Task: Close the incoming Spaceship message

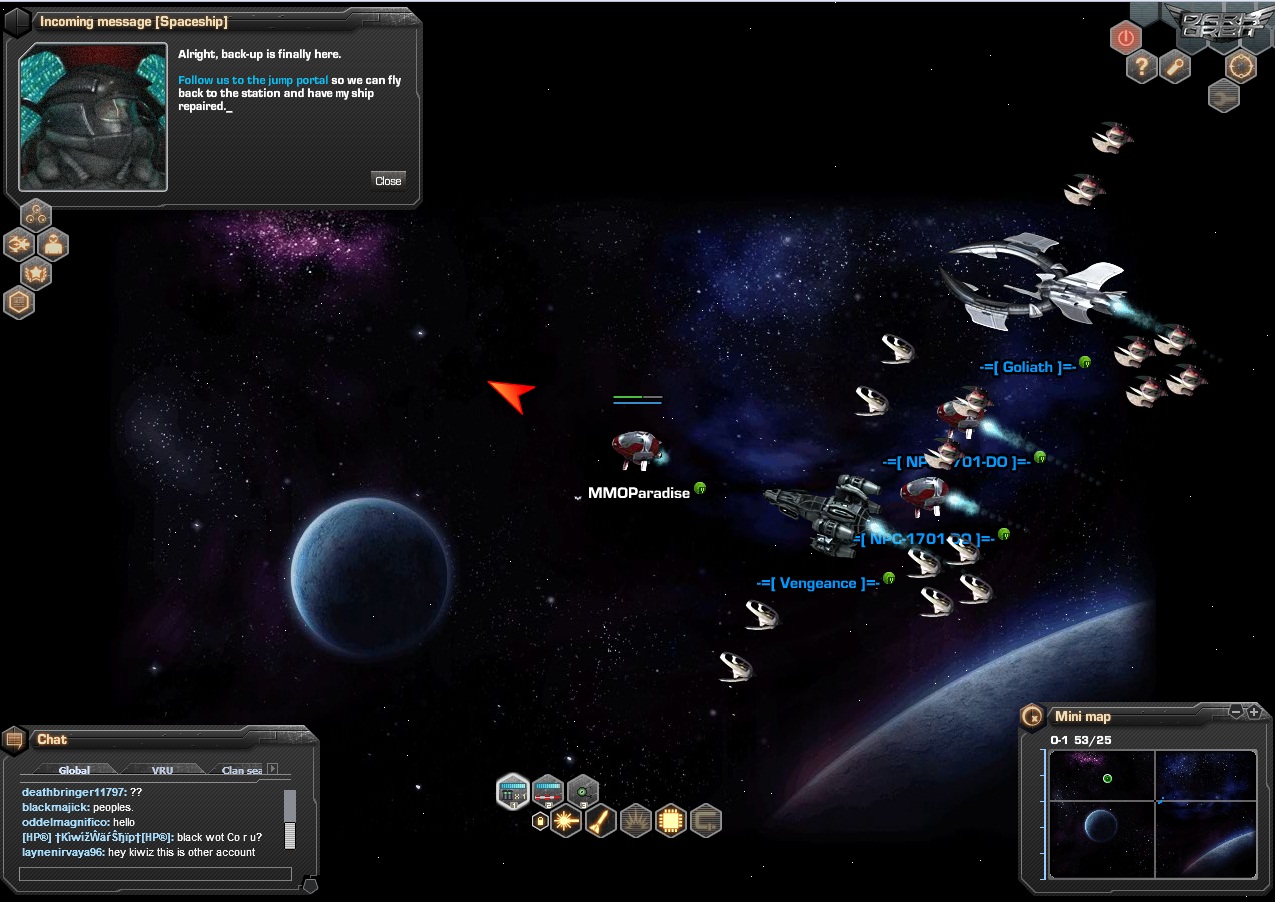Action: pos(388,180)
